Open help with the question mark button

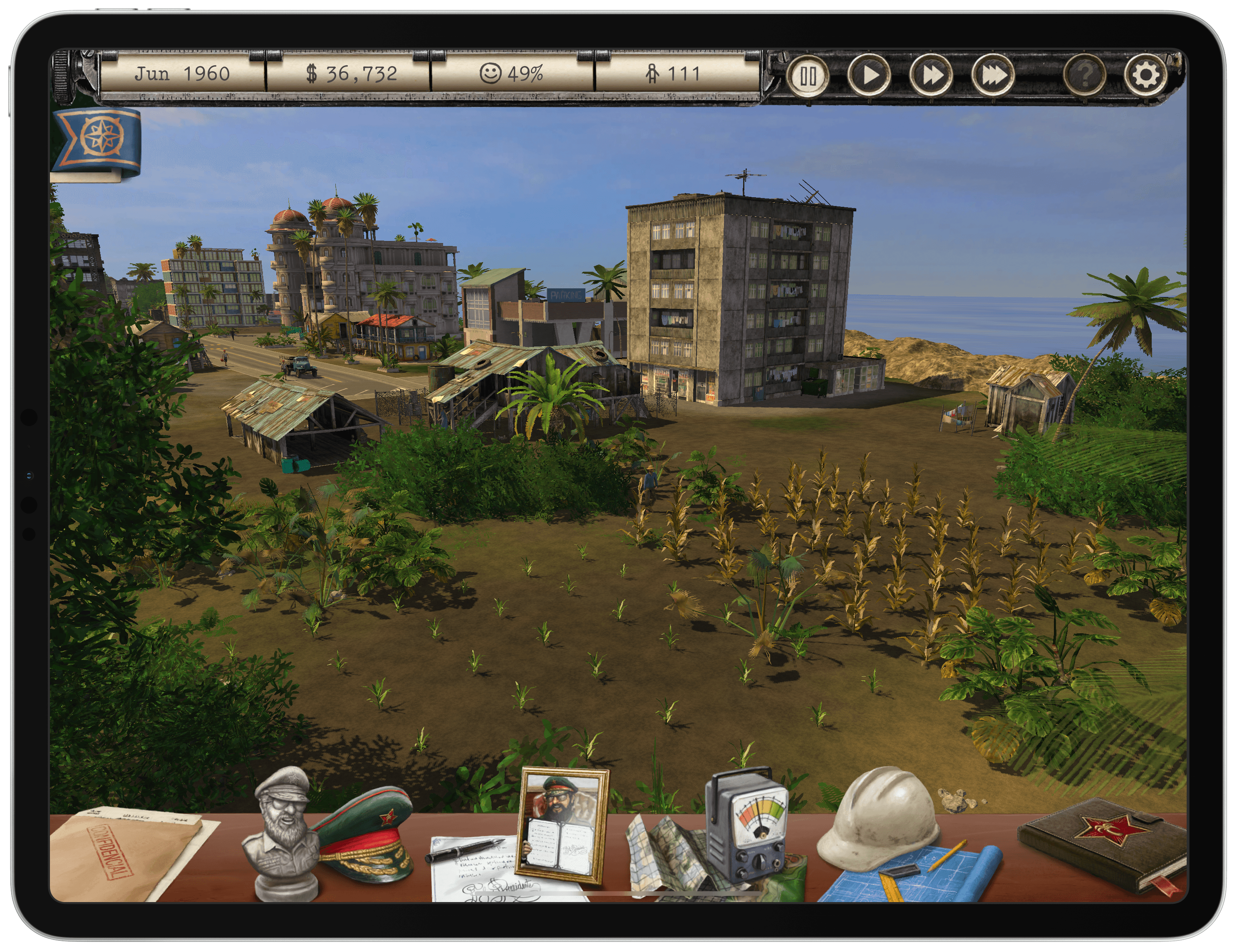[1084, 75]
